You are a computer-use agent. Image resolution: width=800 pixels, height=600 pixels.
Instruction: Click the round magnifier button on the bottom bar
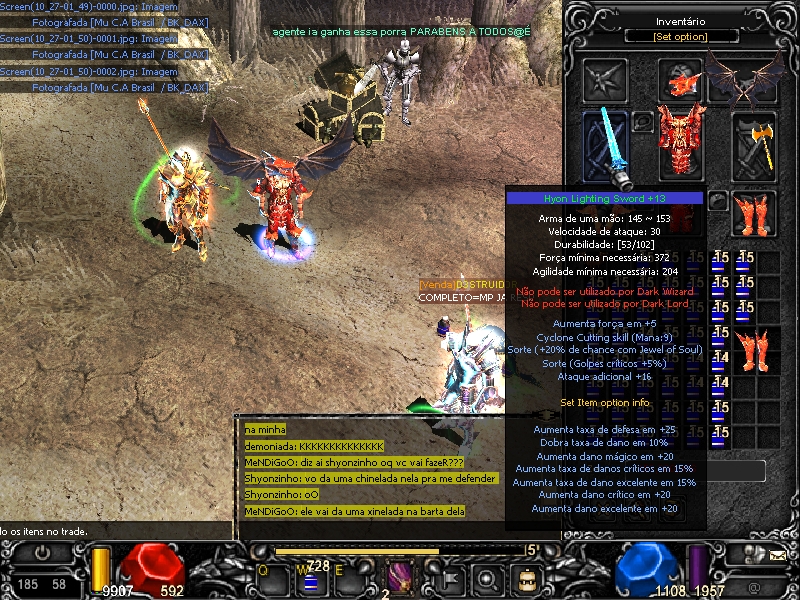coord(486,578)
